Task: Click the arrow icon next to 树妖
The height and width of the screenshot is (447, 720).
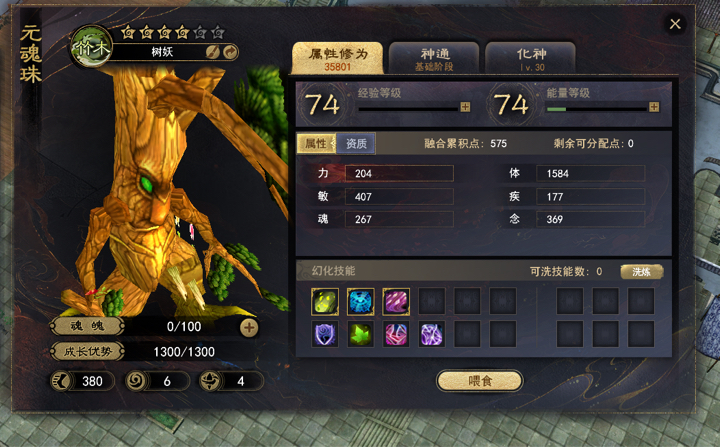Action: pos(230,51)
